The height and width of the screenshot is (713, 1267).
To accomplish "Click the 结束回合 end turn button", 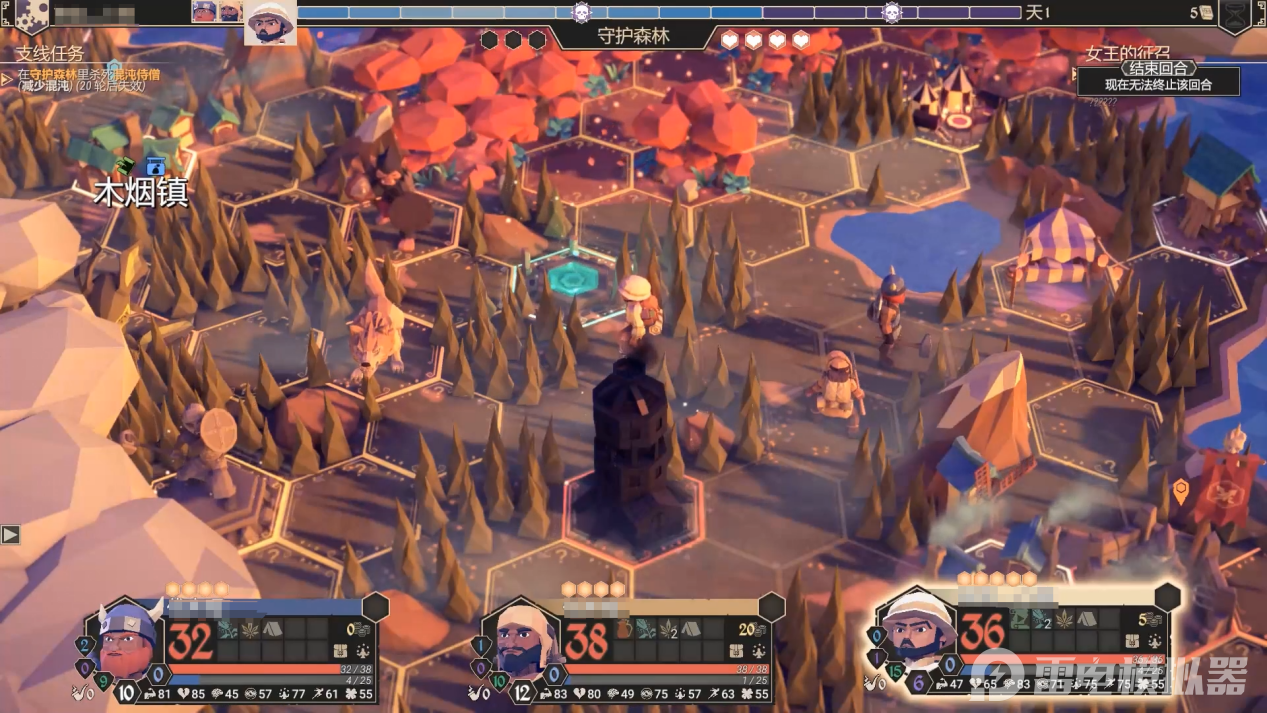I will click(x=1159, y=68).
